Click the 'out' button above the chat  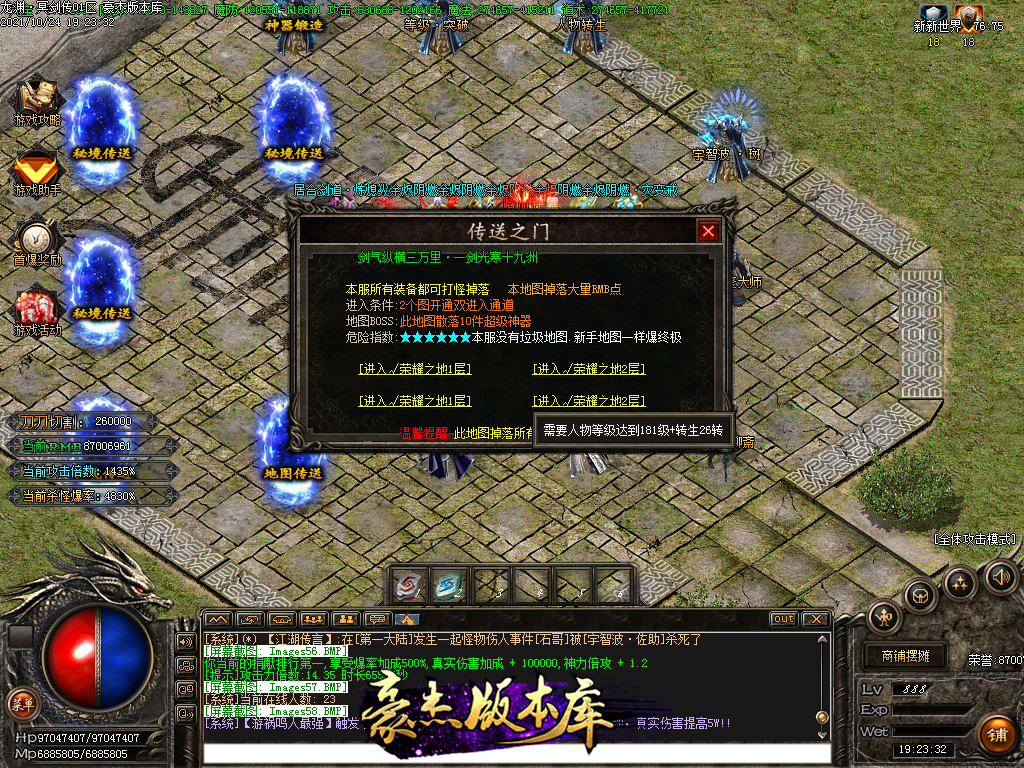[x=783, y=619]
